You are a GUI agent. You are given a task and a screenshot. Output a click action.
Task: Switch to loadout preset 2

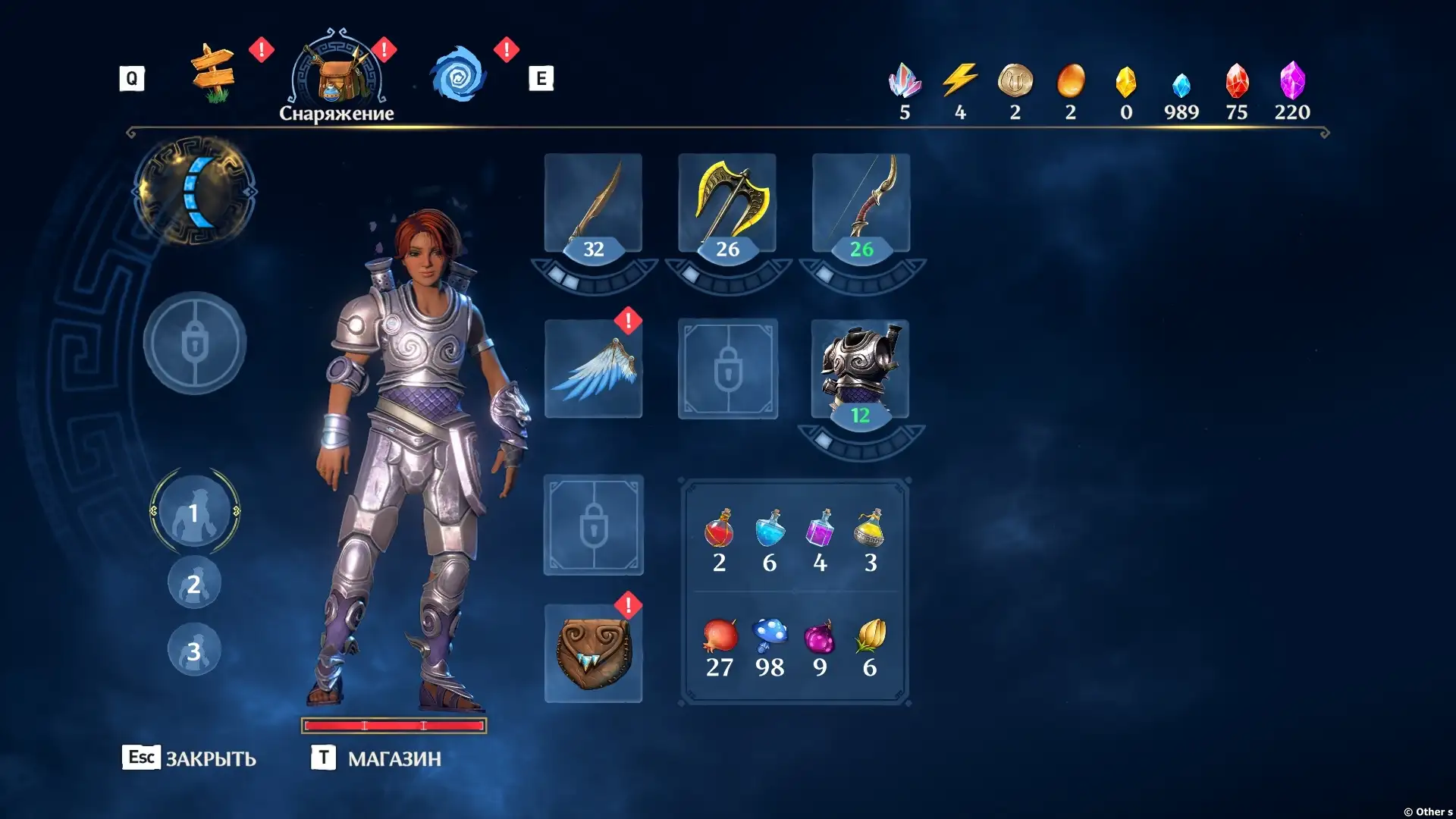pos(194,583)
